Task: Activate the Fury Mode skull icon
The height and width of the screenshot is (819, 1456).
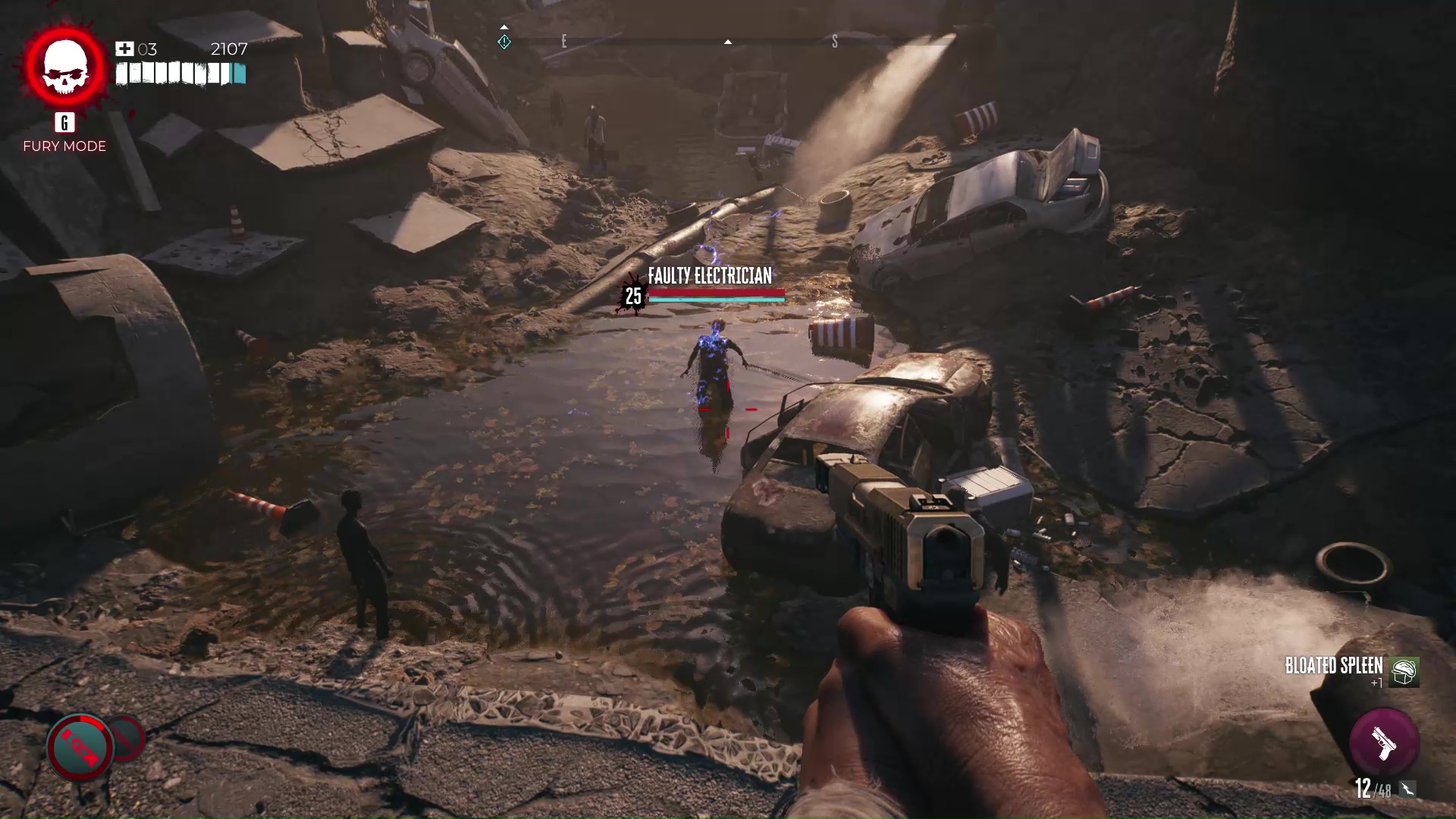Action: tap(65, 67)
